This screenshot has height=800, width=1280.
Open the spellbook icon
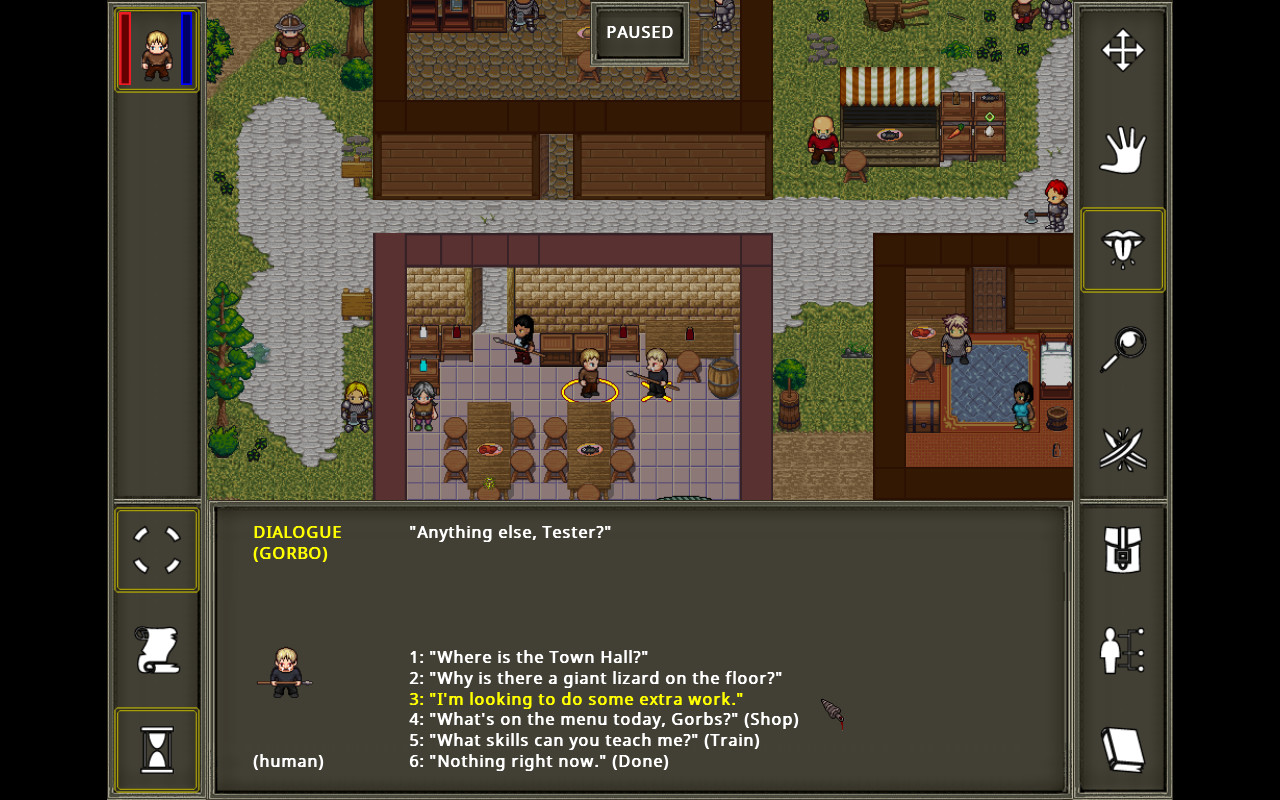(x=1121, y=748)
